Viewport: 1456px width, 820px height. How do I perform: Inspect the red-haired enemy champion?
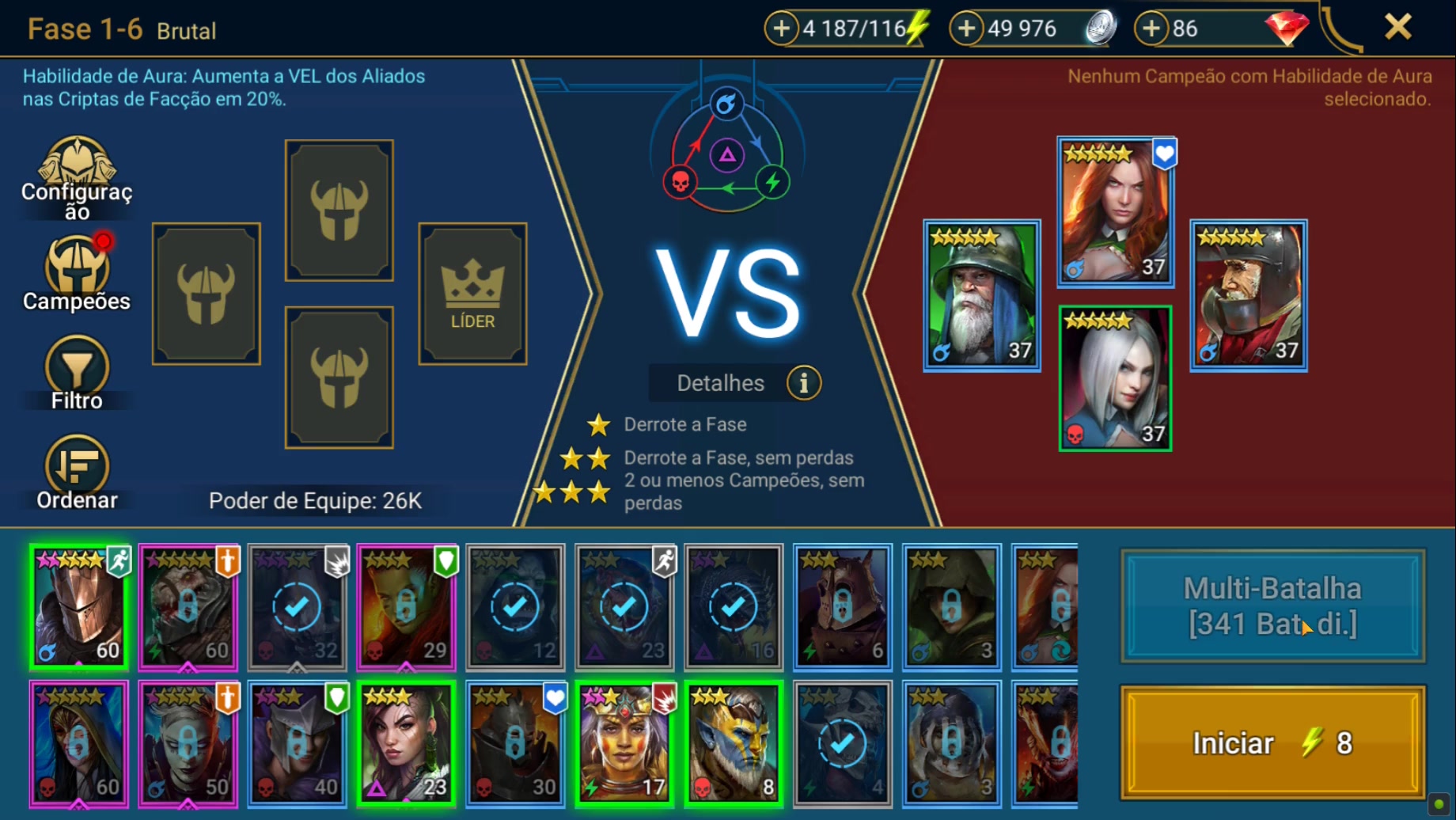(x=1115, y=211)
